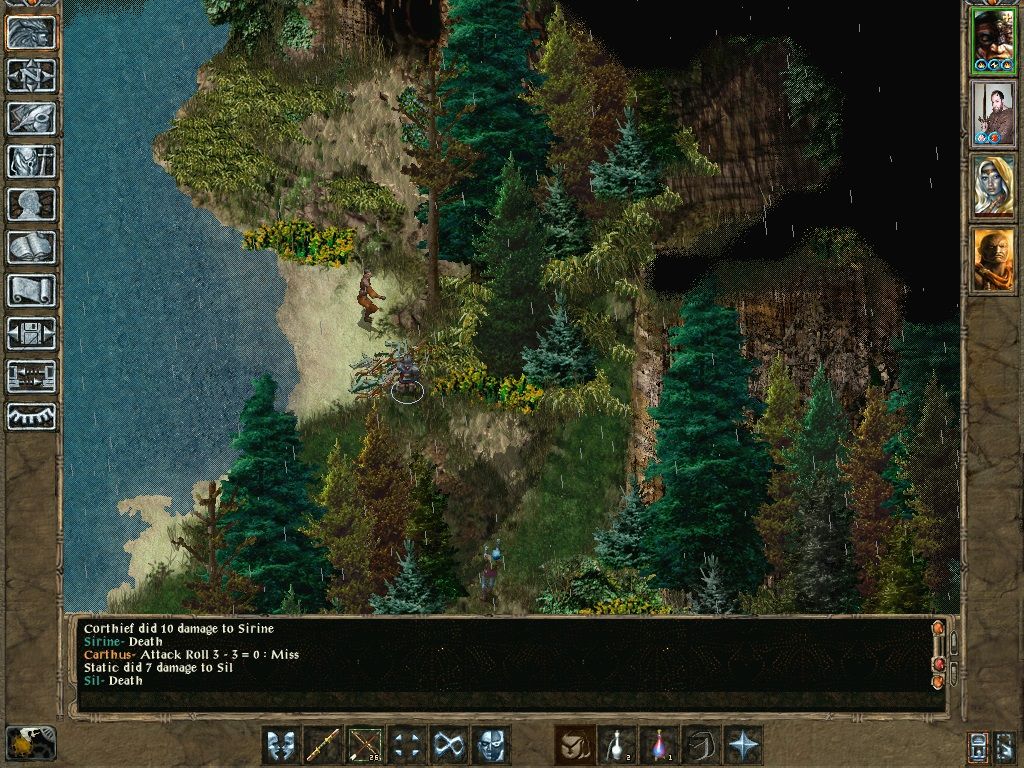The height and width of the screenshot is (768, 1024).
Task: Equip the bow with 26 arrows
Action: pos(365,745)
